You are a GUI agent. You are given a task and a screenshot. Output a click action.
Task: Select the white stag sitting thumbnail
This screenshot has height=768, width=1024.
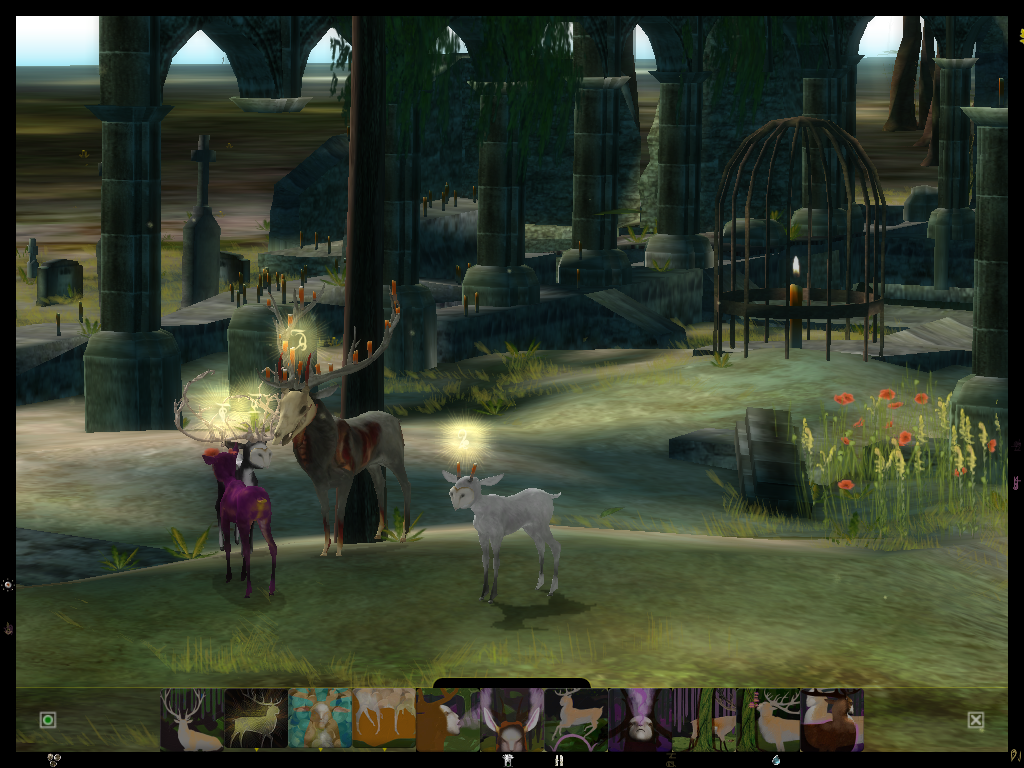191,719
